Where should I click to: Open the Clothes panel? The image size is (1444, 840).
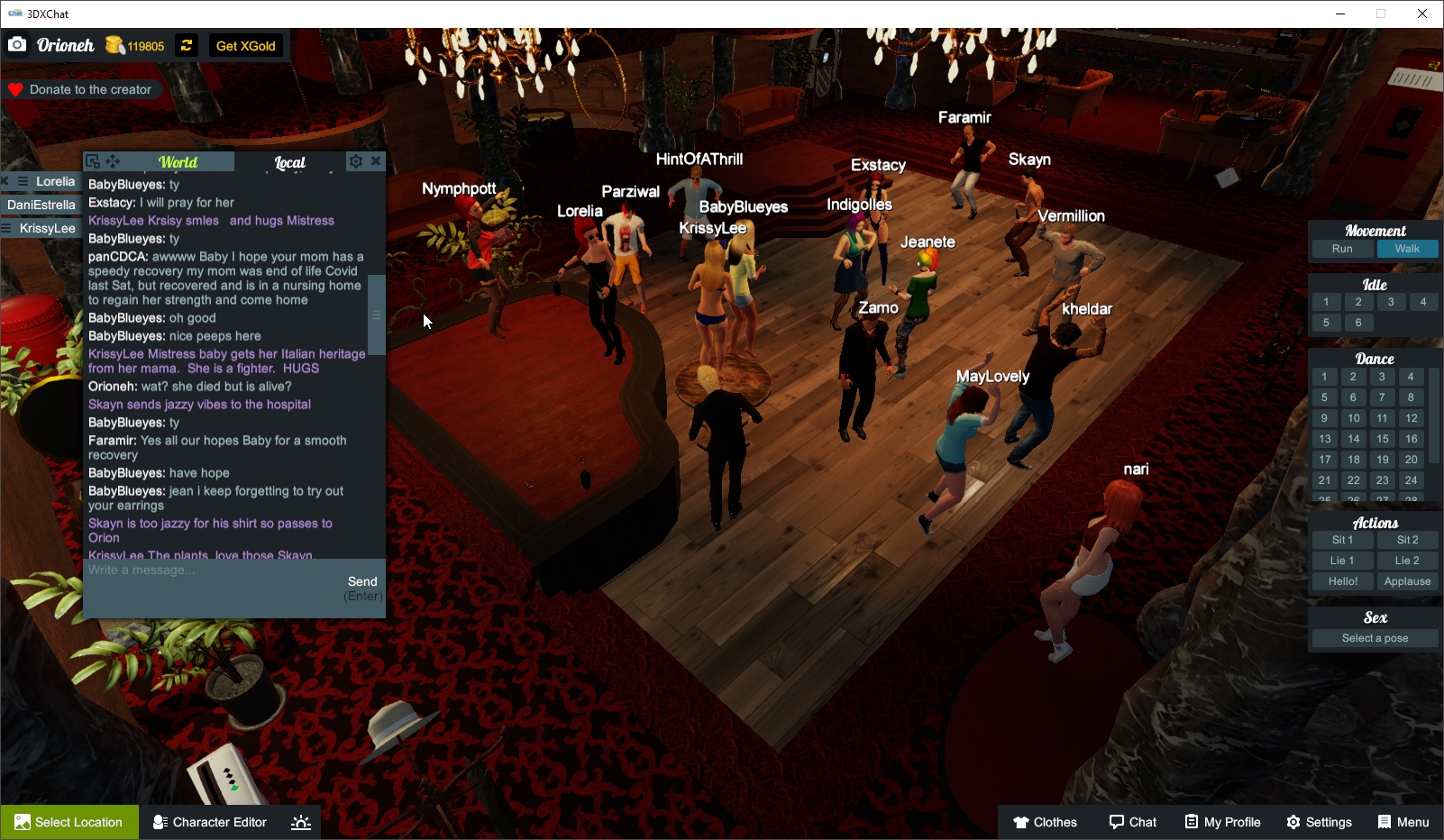tap(1045, 821)
